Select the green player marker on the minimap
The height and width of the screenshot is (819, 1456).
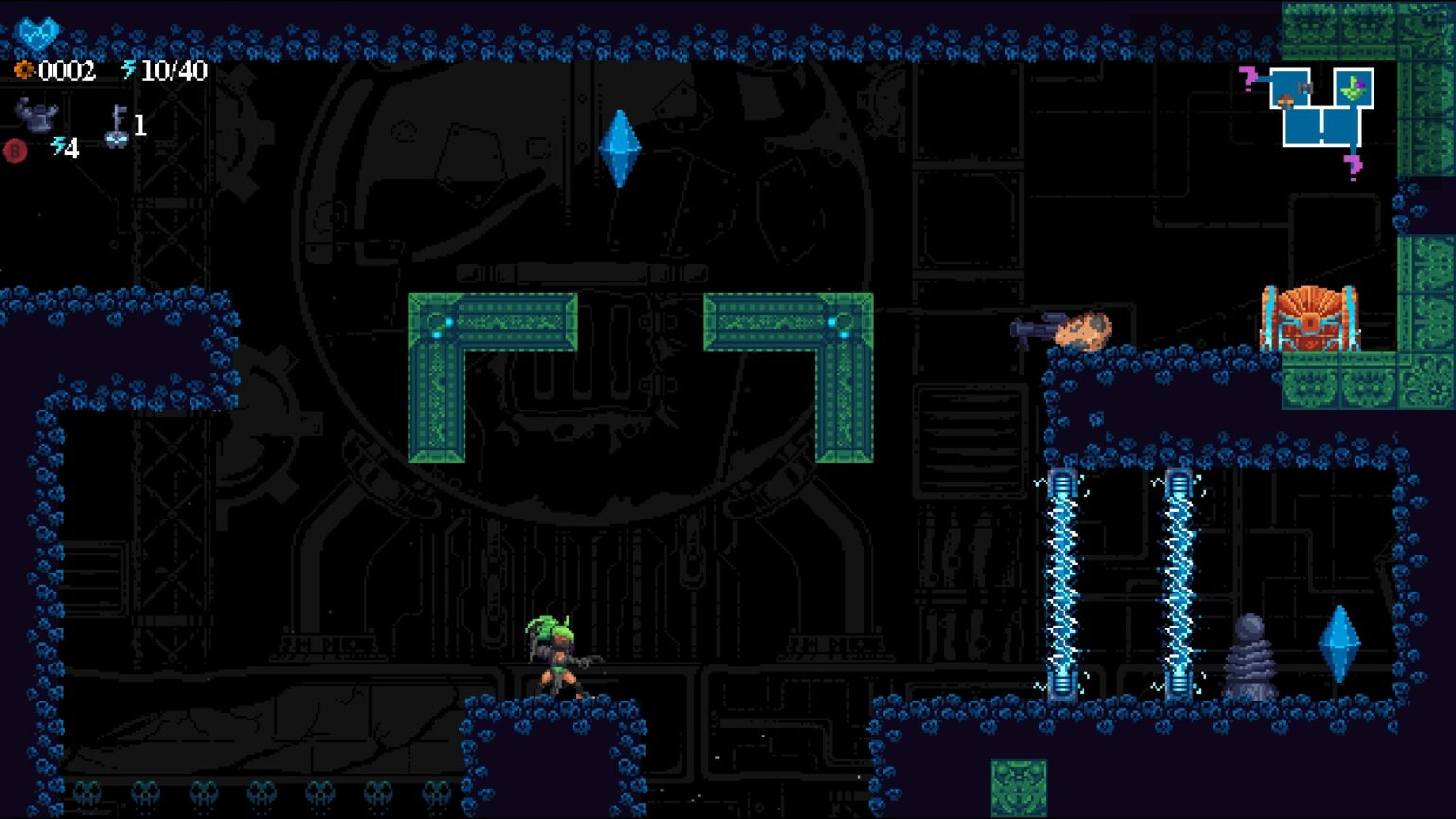1354,88
